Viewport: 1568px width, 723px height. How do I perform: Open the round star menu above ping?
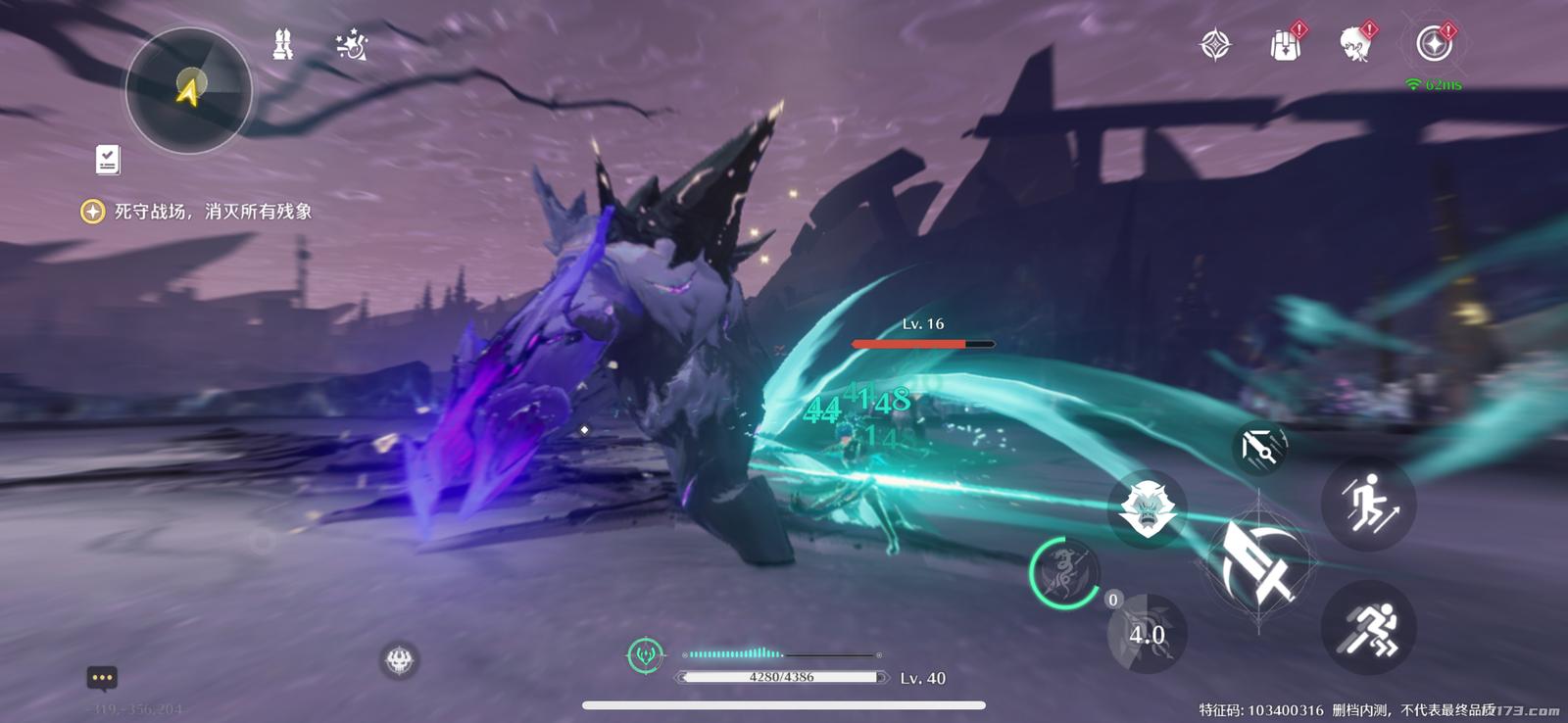[x=1434, y=45]
